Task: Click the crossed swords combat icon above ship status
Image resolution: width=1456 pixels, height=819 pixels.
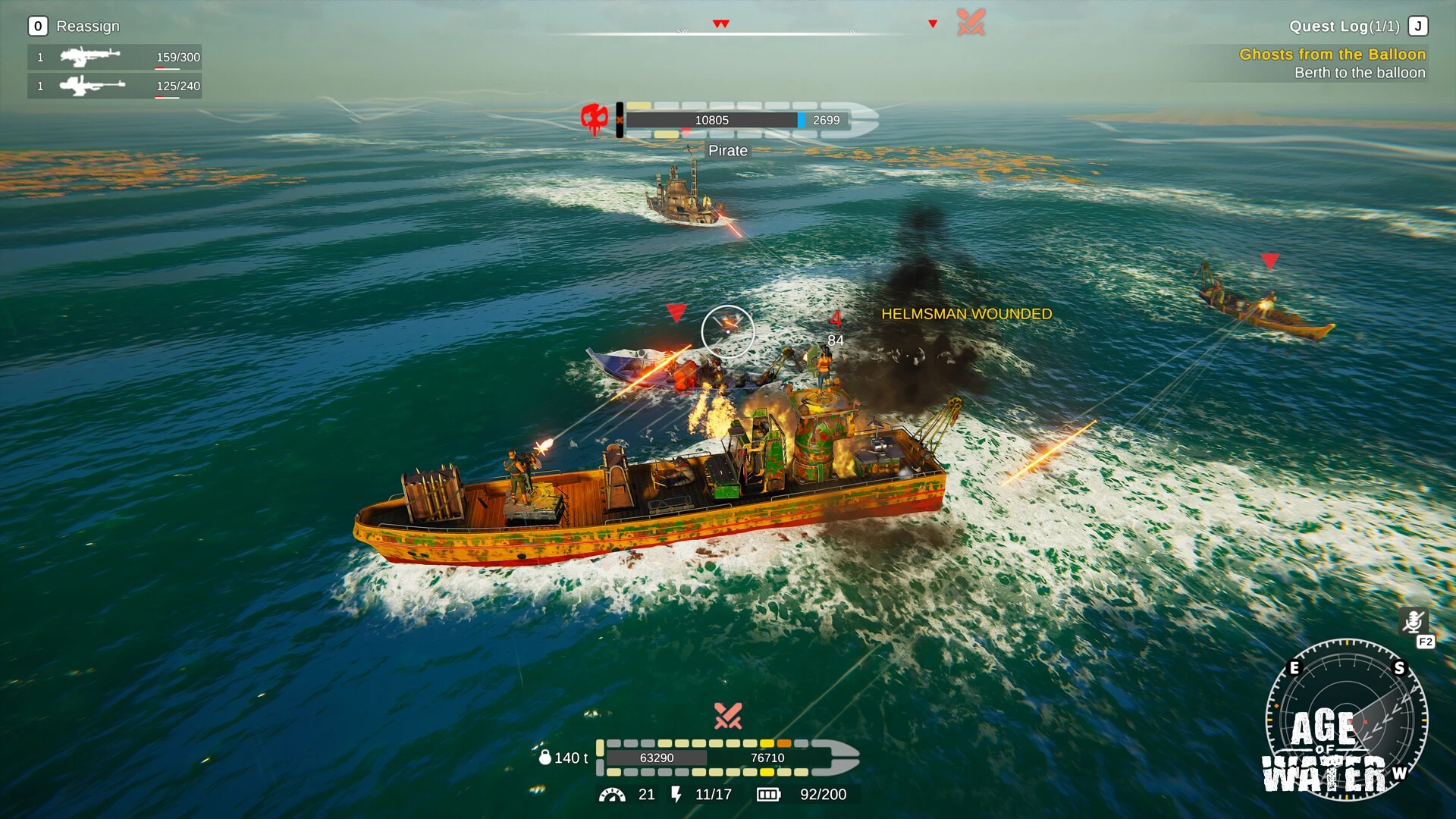Action: tap(728, 715)
